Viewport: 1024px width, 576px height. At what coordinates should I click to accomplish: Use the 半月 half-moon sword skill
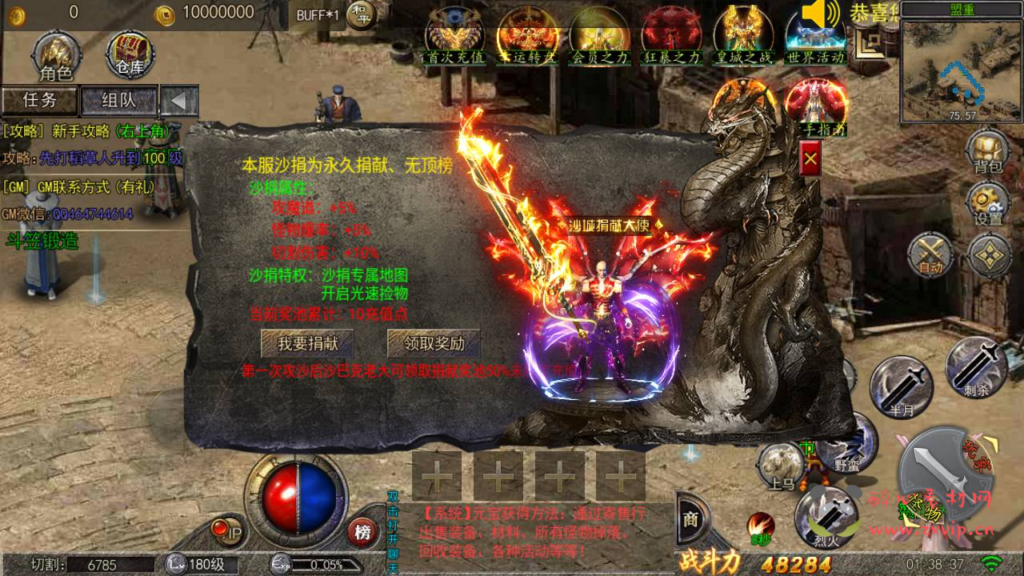[901, 384]
